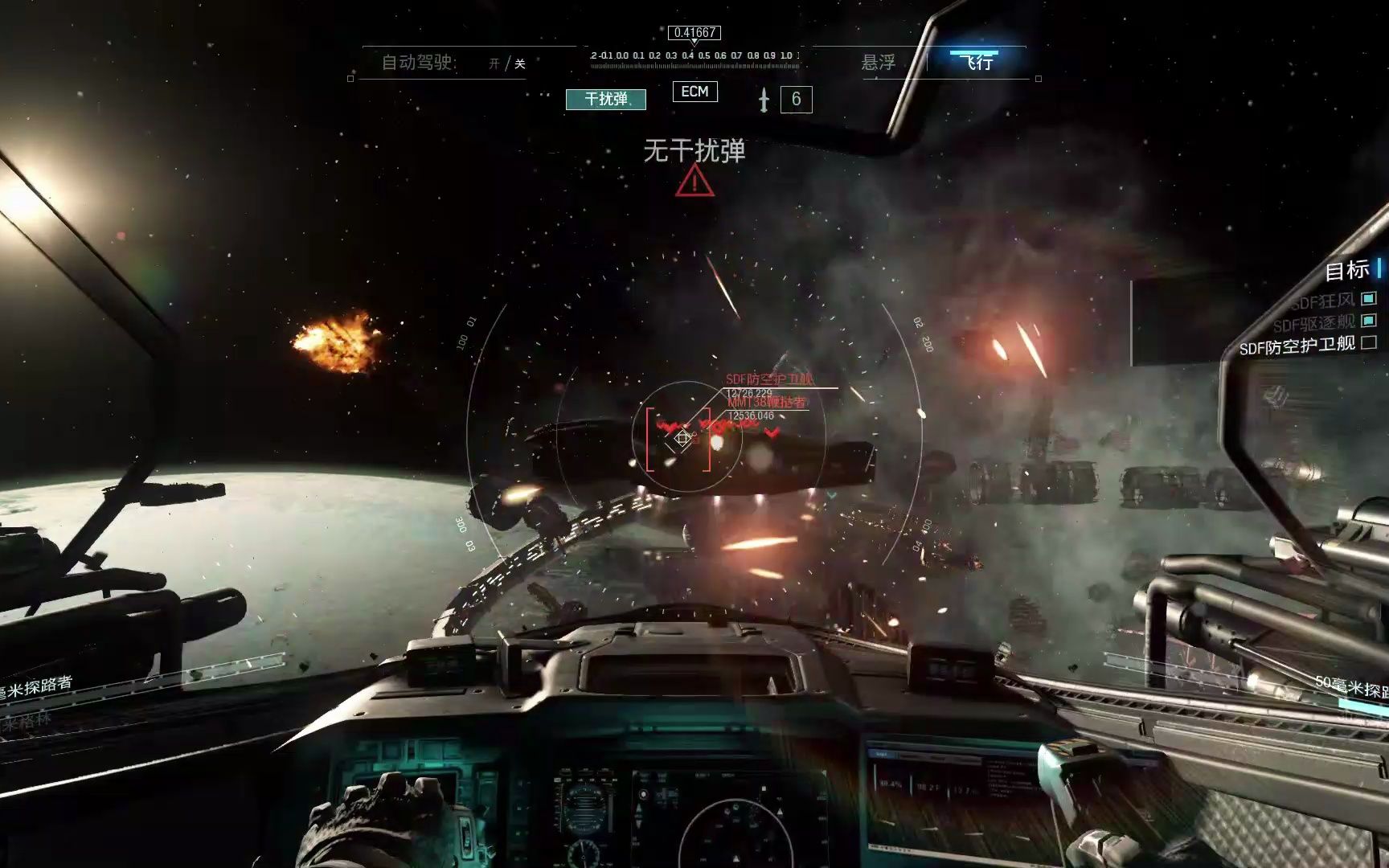
Task: Select the 干扰弹 flare button
Action: tap(605, 99)
